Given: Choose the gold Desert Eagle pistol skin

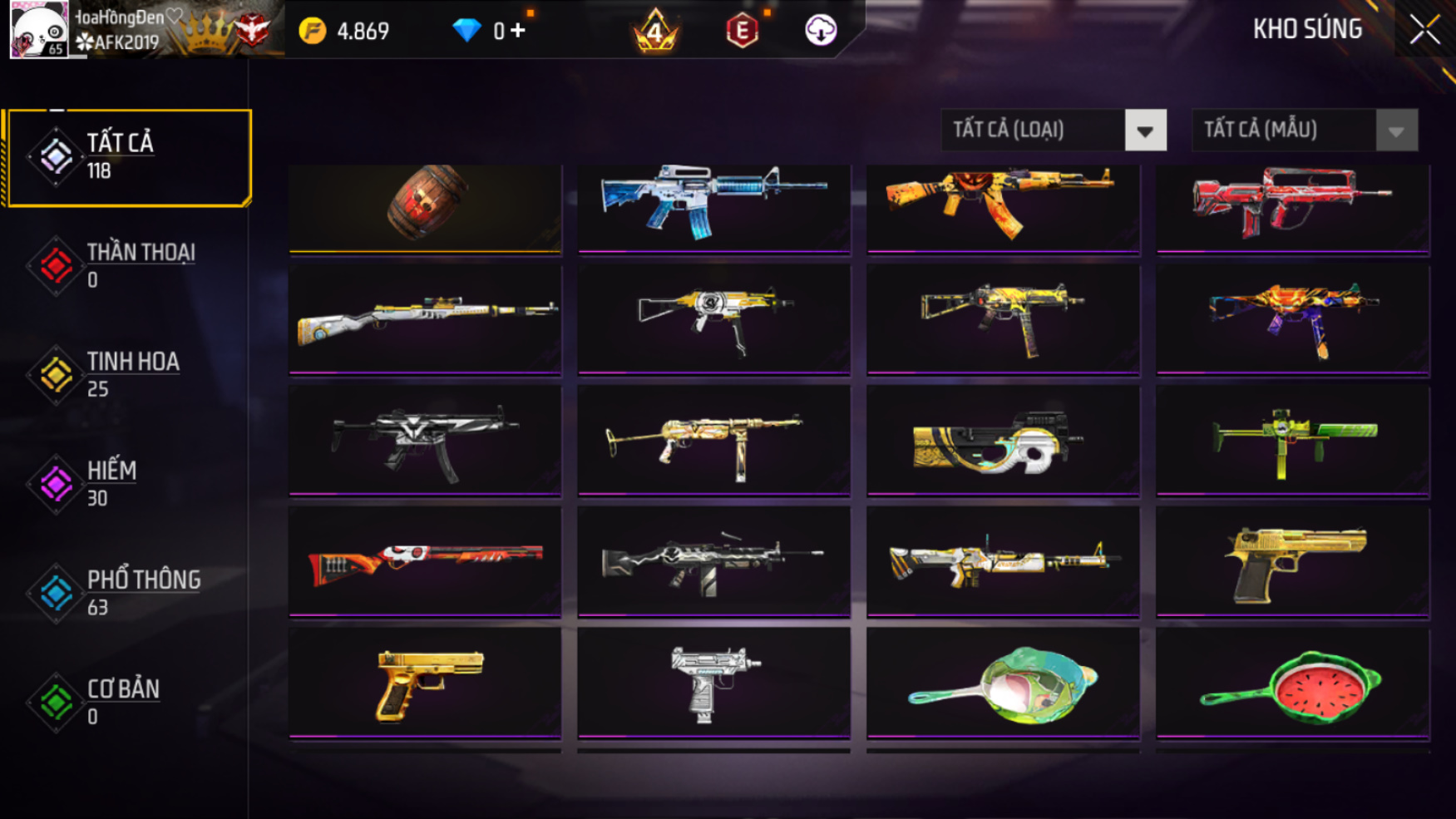Looking at the screenshot, I should (1292, 562).
